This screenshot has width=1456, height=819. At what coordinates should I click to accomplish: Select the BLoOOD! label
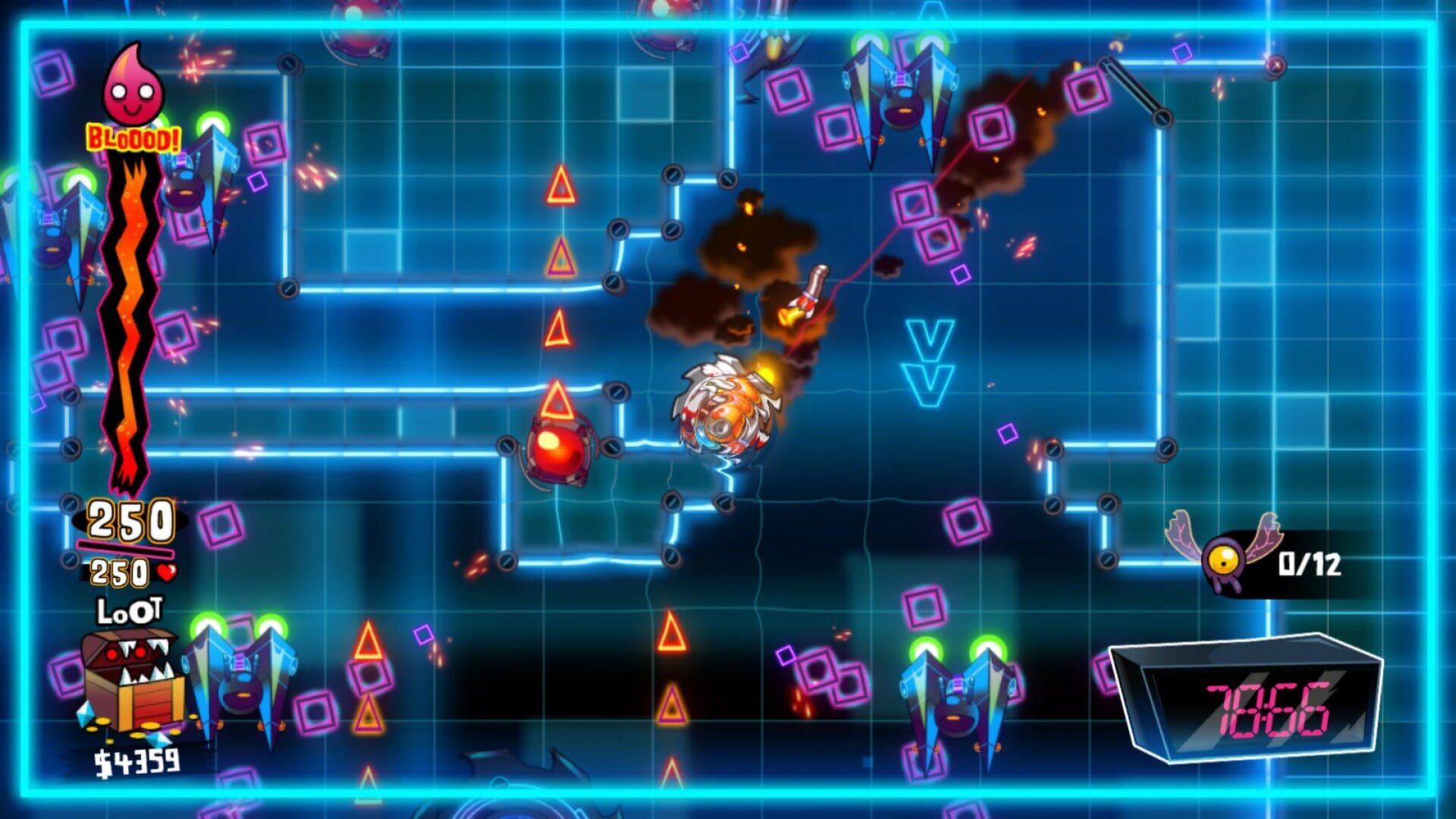pos(129,139)
